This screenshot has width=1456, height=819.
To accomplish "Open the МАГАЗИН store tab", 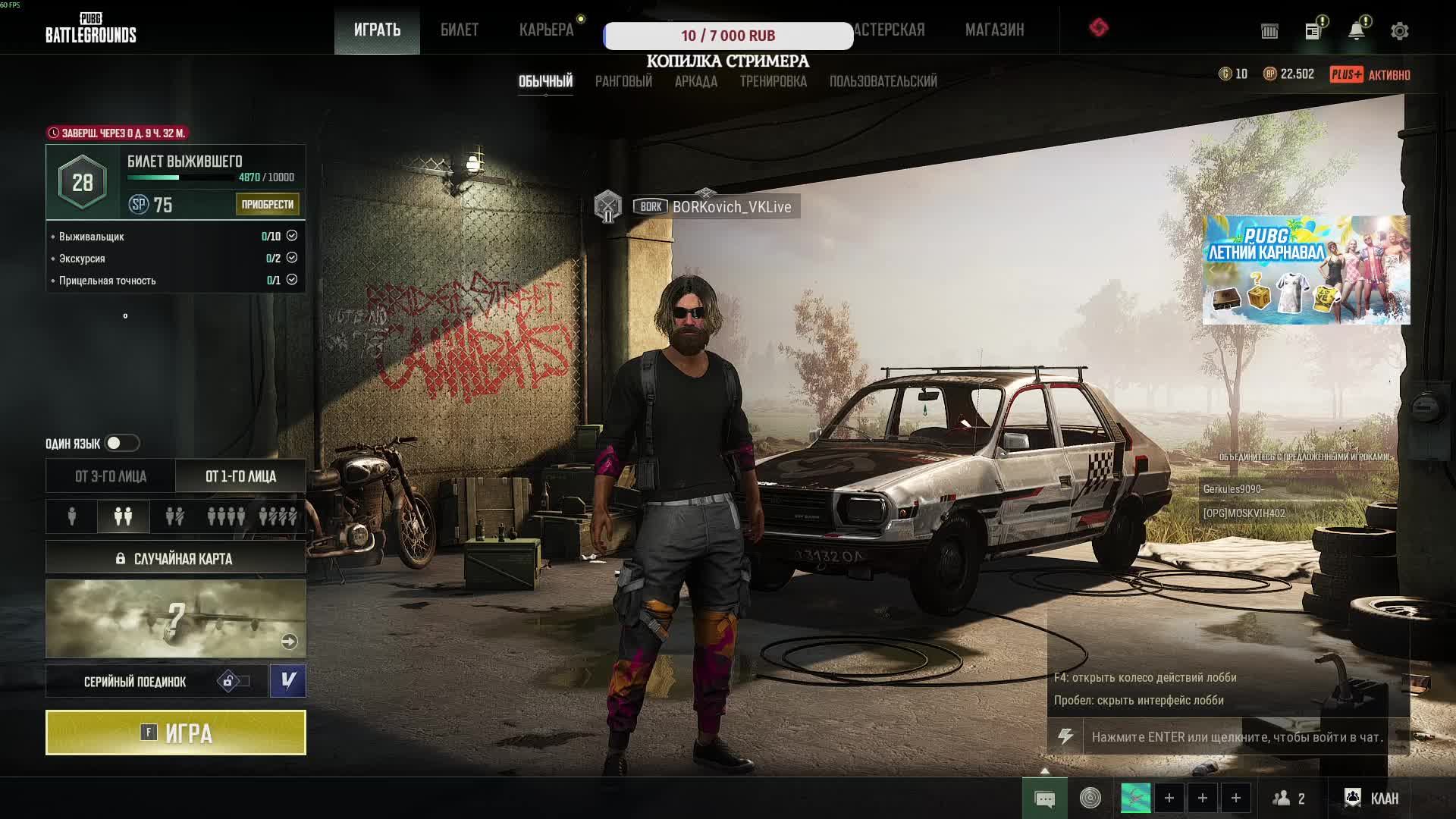I will (994, 30).
